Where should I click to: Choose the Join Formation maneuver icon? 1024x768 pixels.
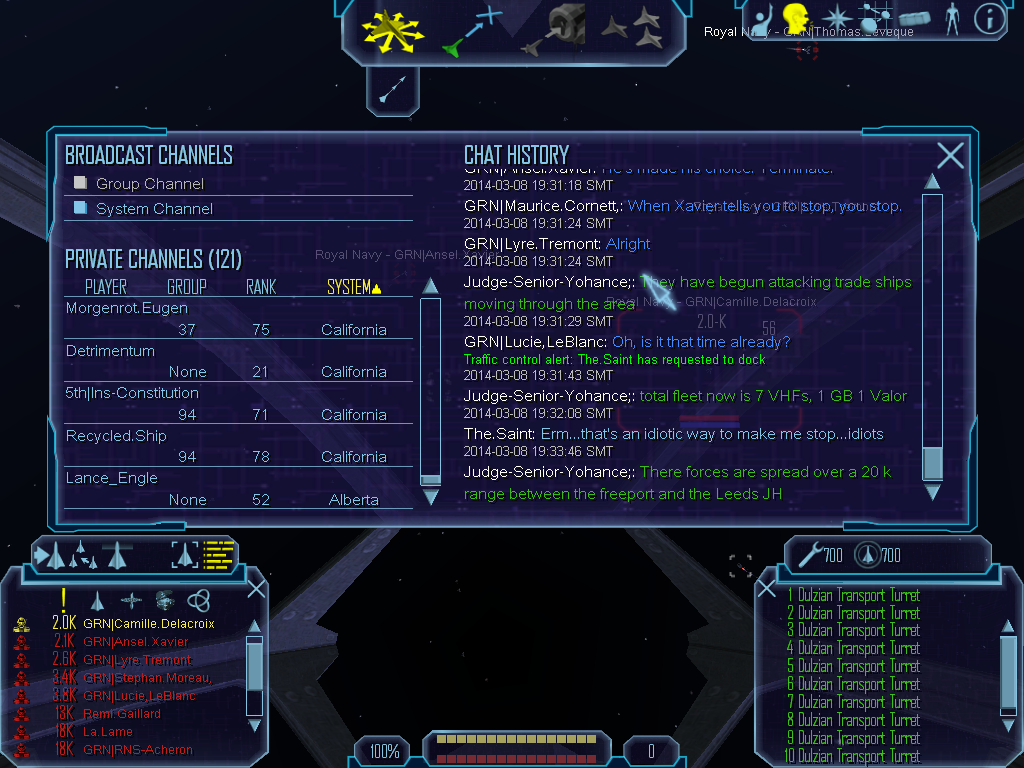(634, 30)
